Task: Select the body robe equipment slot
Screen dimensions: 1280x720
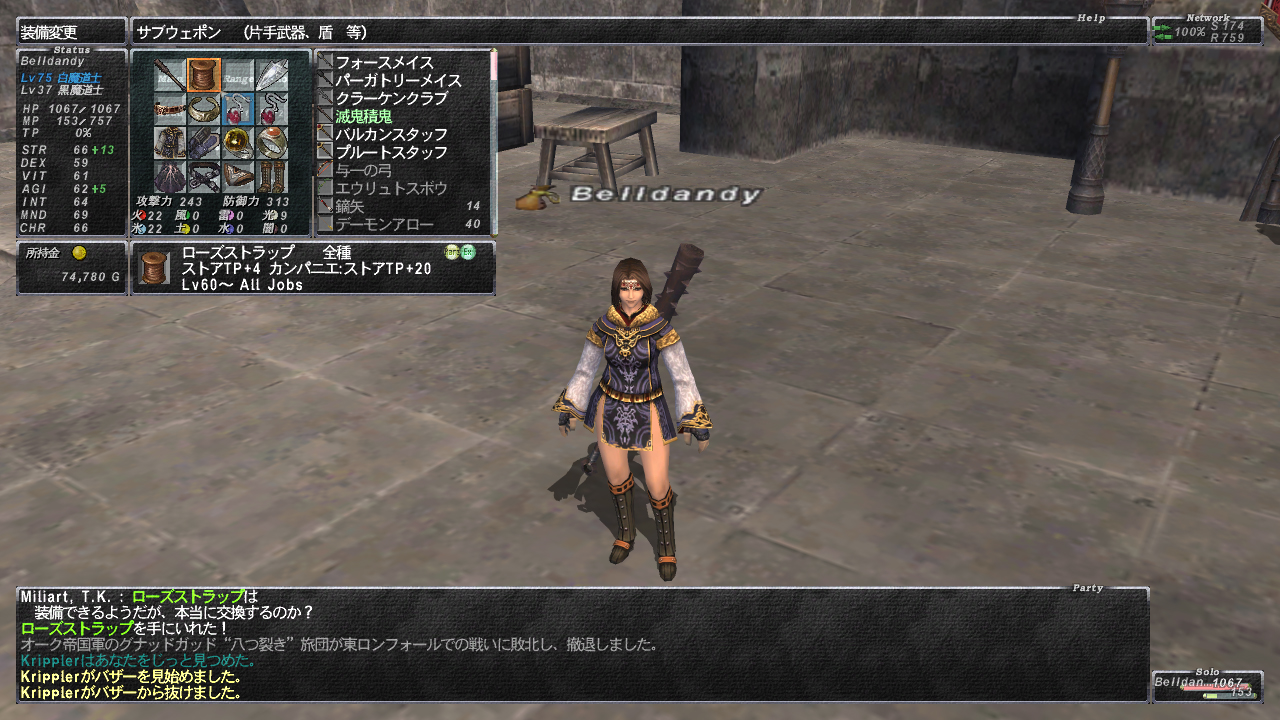Action: point(170,142)
